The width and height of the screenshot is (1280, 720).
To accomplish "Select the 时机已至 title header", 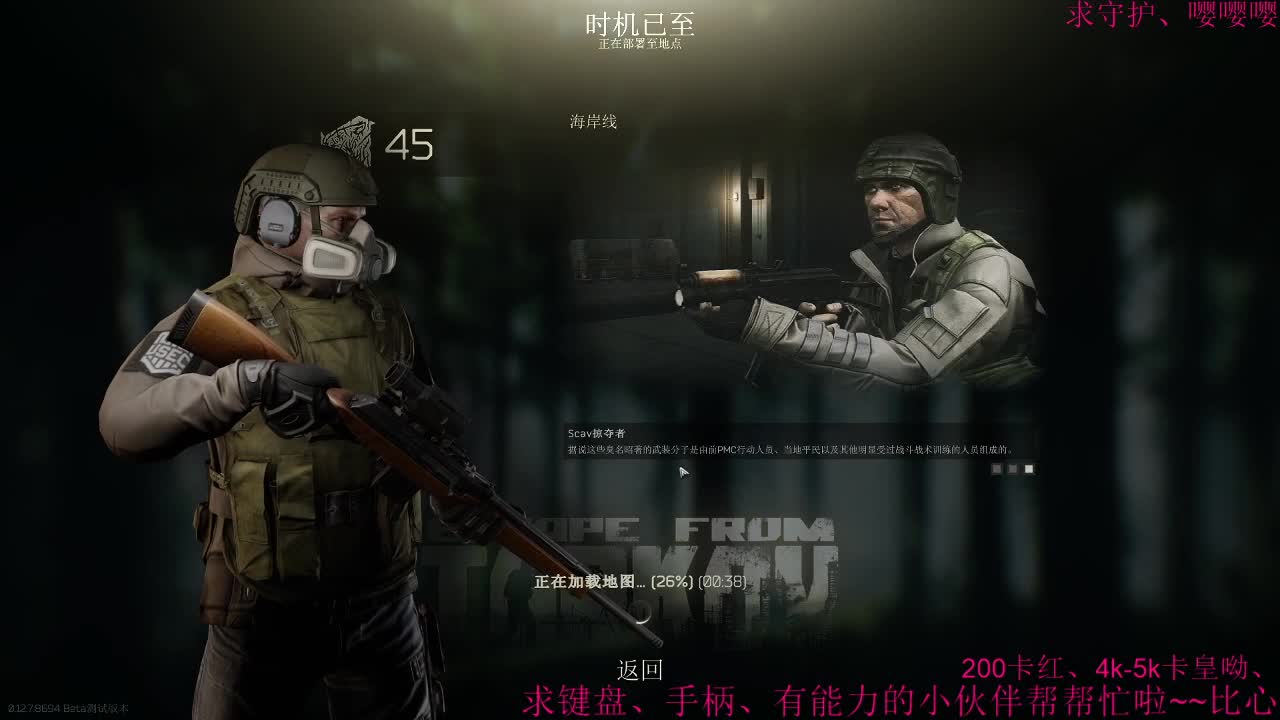I will click(640, 22).
